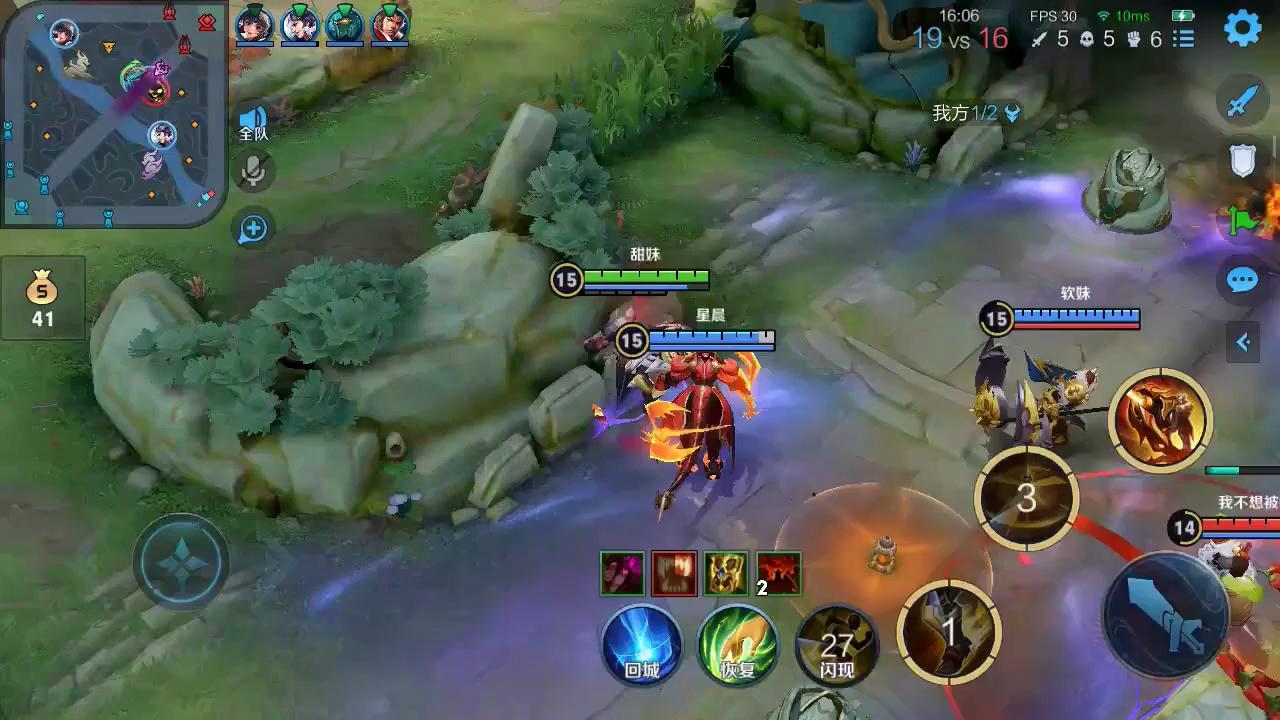Open the settings gear menu
This screenshot has height=720, width=1280.
click(x=1243, y=29)
